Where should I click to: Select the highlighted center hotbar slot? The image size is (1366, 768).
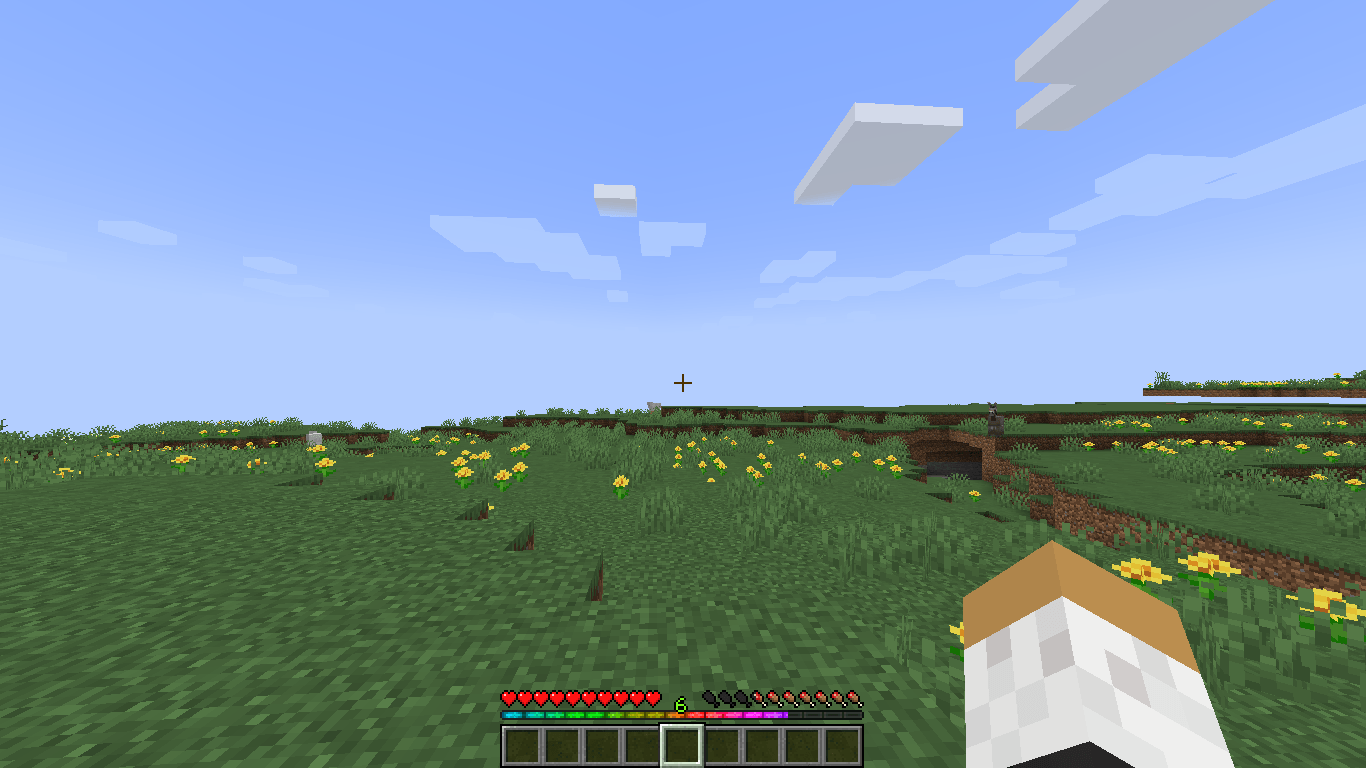click(683, 747)
